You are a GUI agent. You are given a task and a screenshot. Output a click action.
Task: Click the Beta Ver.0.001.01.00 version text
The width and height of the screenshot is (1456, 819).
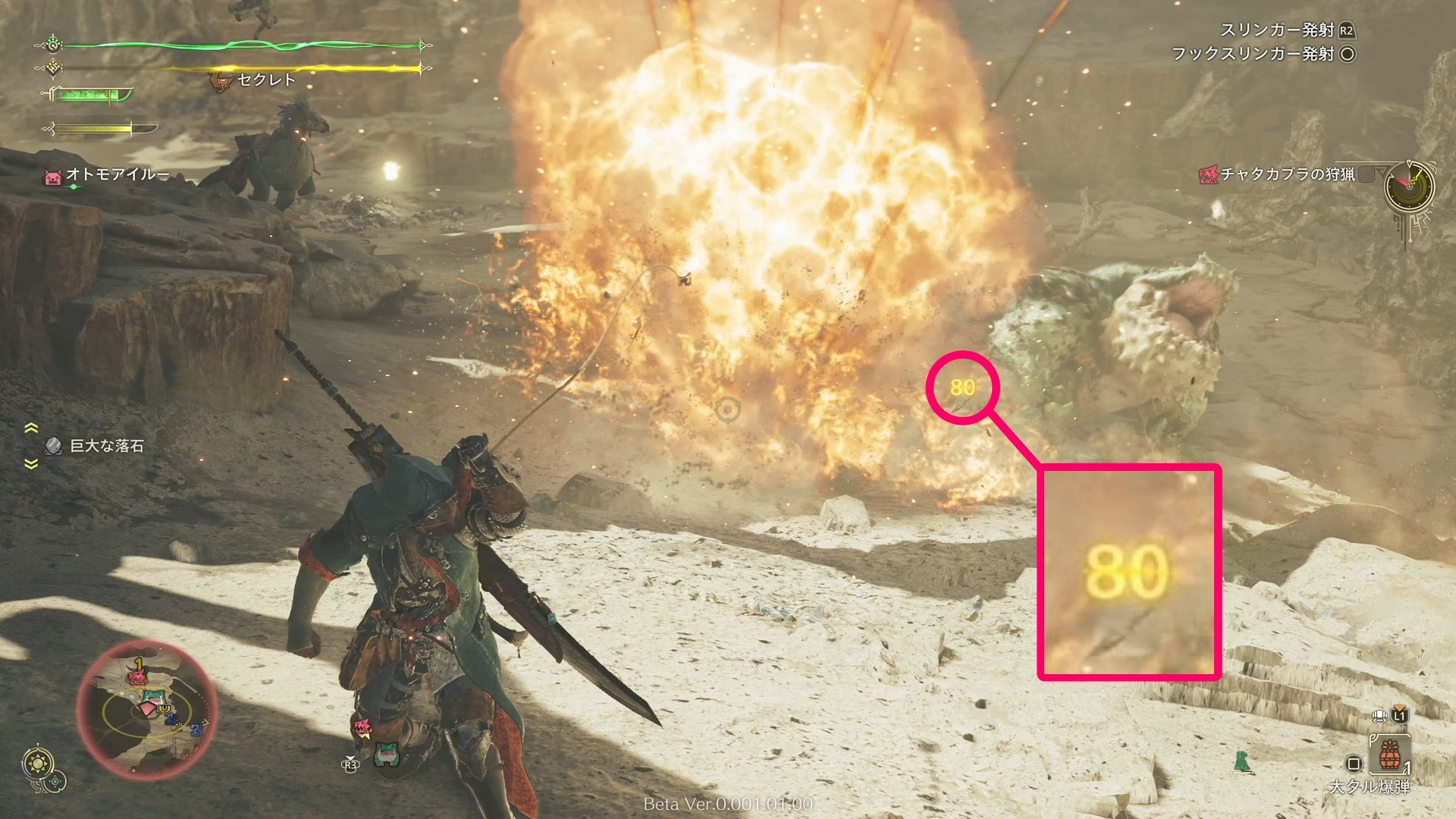pos(728,805)
